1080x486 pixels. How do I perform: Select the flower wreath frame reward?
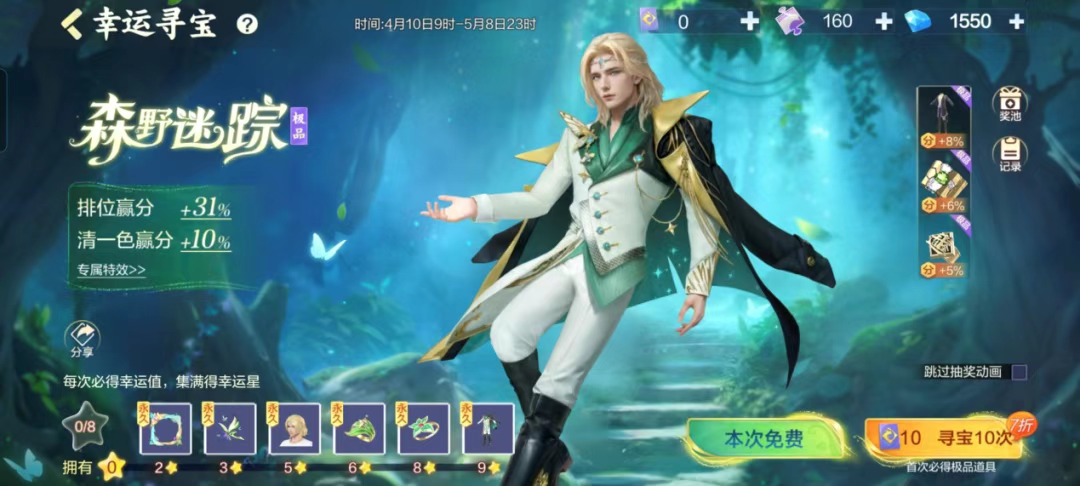(x=165, y=428)
